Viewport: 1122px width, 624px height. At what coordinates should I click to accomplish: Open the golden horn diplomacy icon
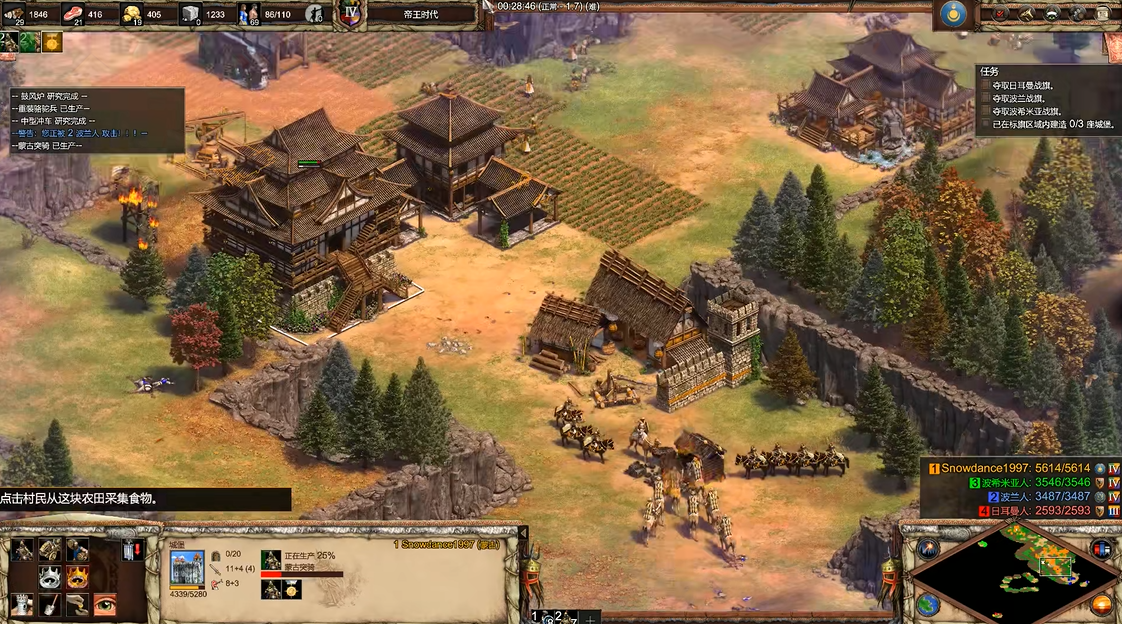click(x=1025, y=14)
